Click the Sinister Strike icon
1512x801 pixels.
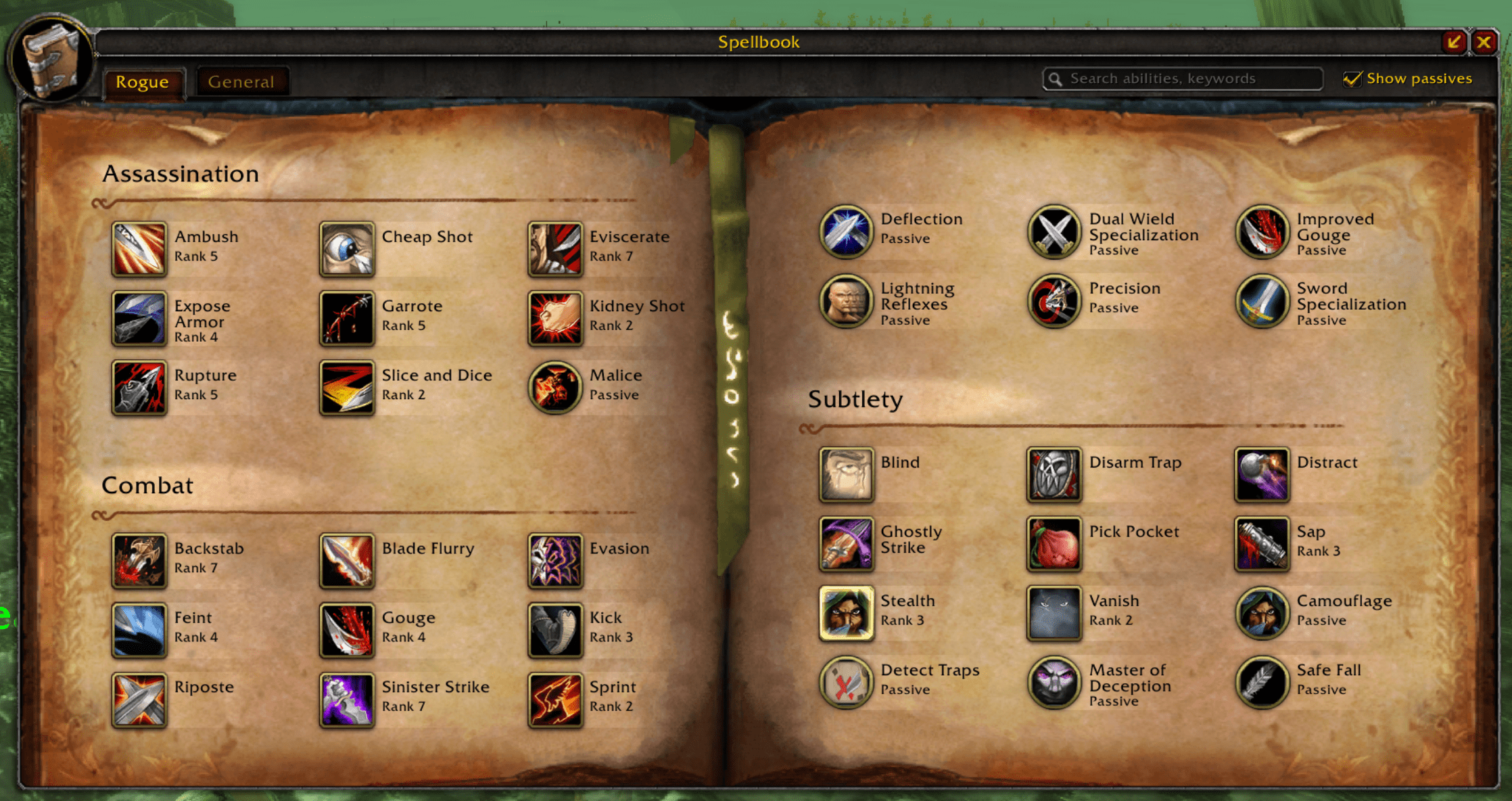[347, 698]
